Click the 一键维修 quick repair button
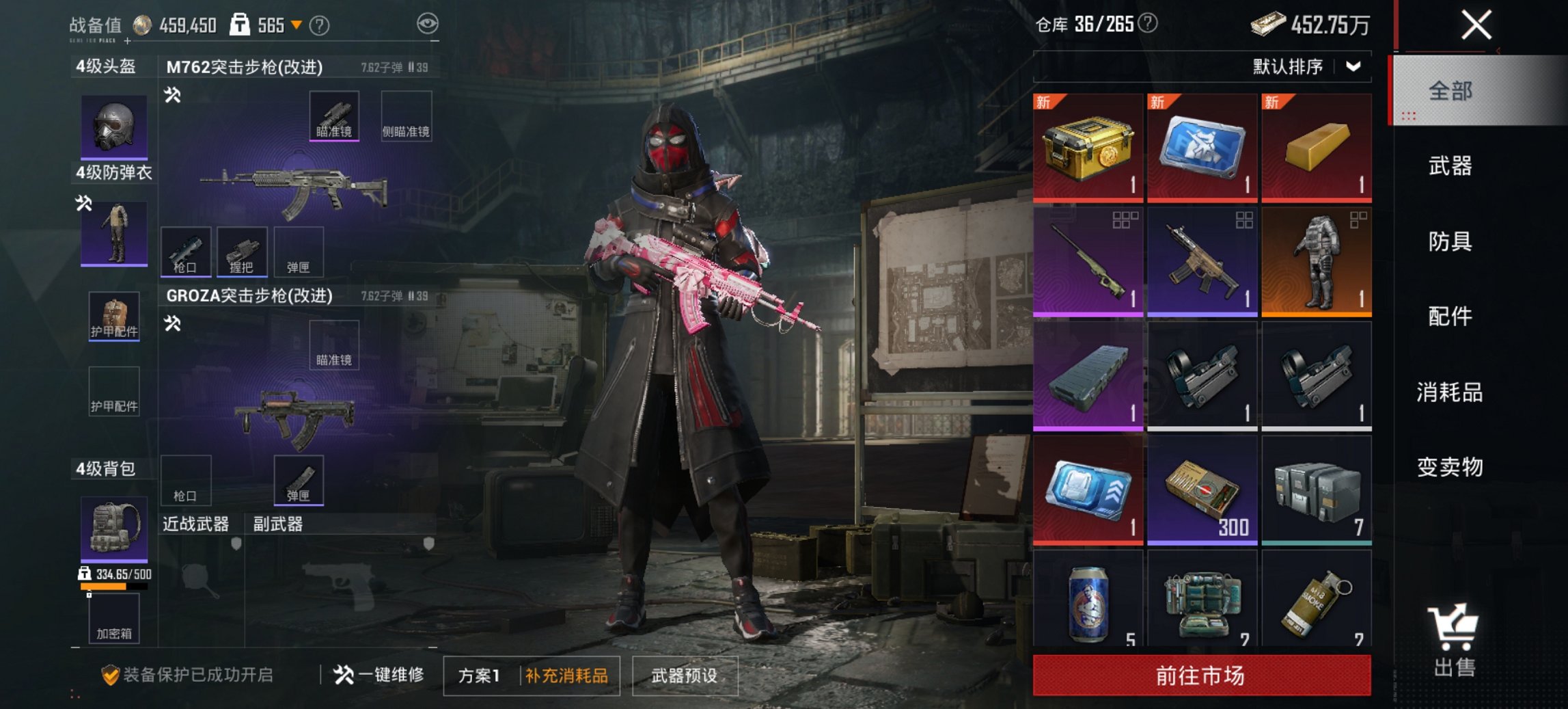 (x=380, y=674)
